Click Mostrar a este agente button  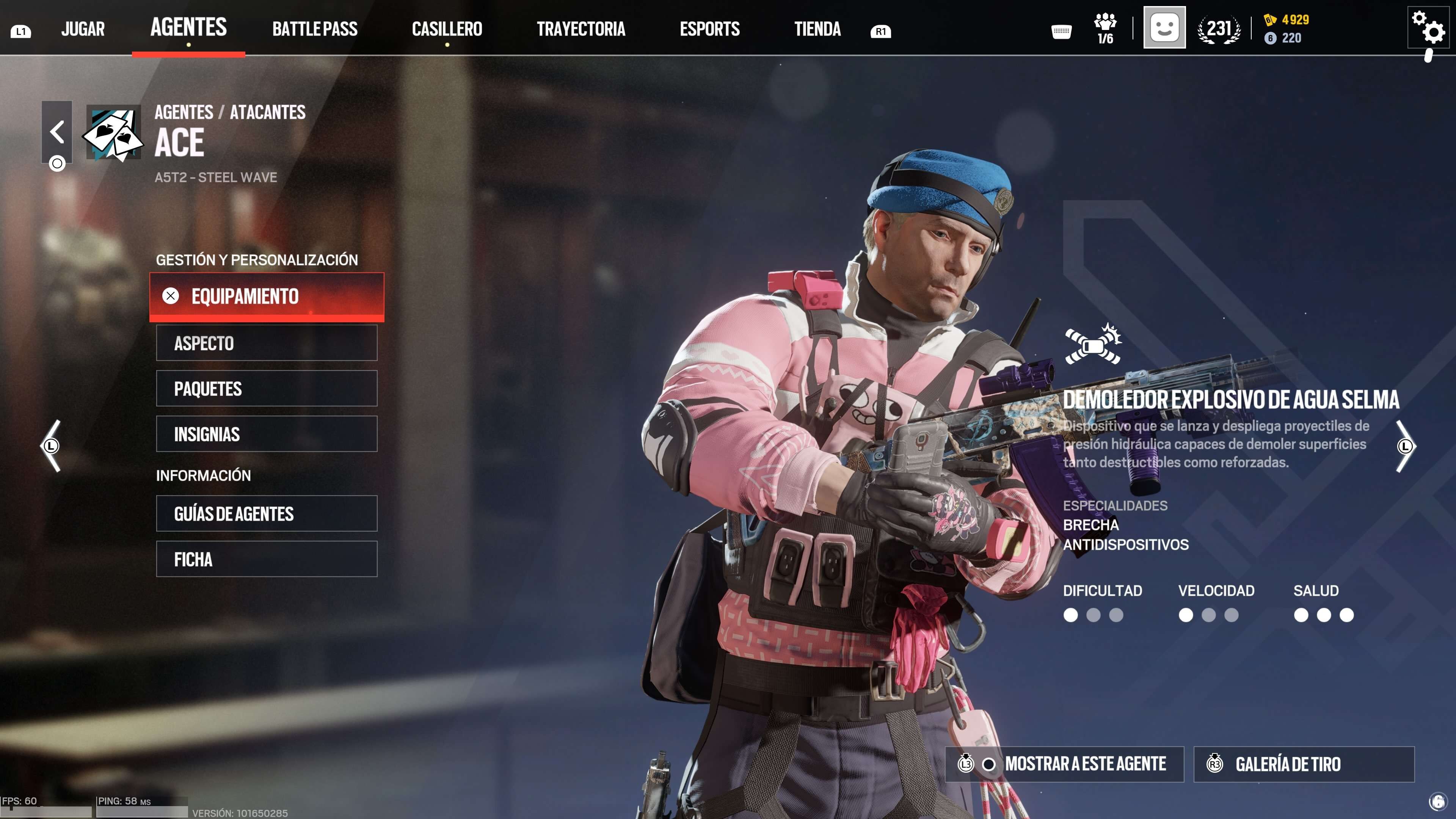click(x=1064, y=764)
